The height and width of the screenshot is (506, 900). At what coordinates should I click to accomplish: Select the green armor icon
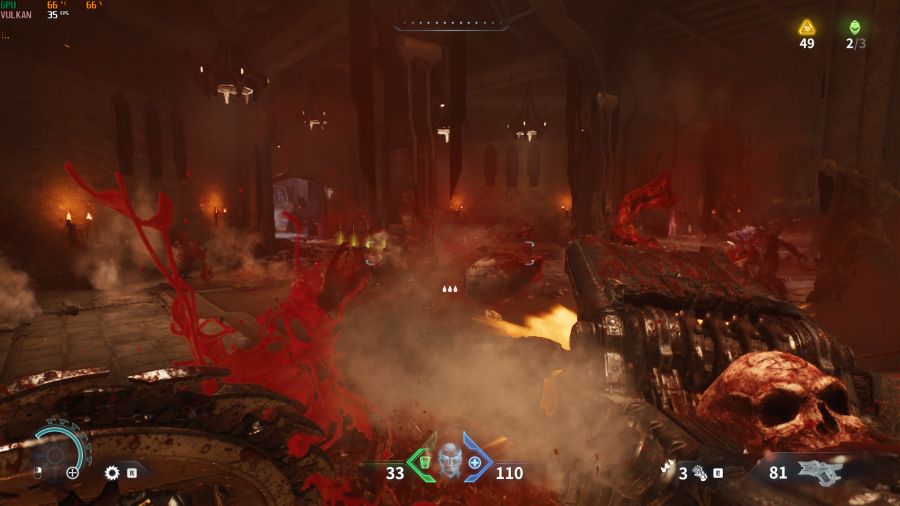click(x=424, y=462)
